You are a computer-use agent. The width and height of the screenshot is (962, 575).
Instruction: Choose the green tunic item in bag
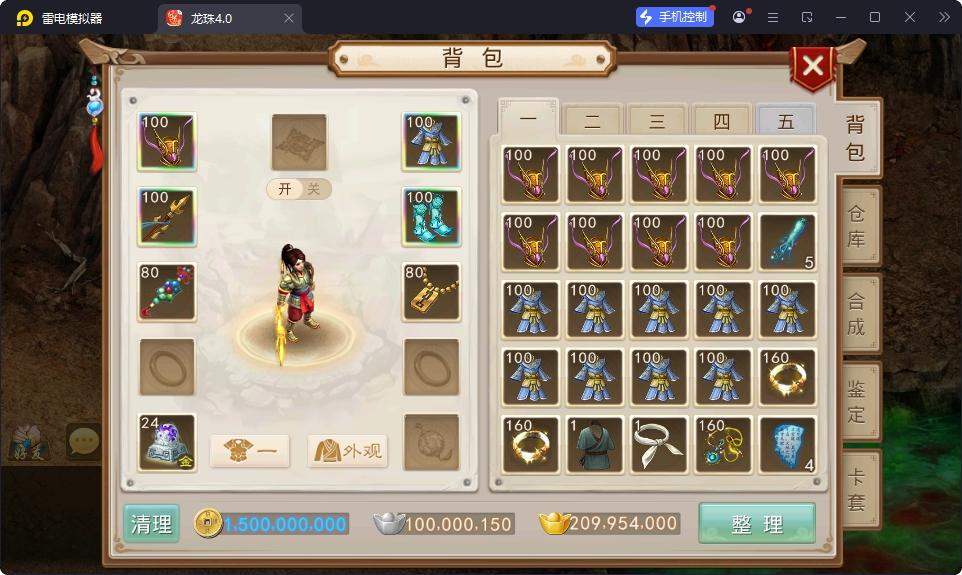click(x=594, y=443)
